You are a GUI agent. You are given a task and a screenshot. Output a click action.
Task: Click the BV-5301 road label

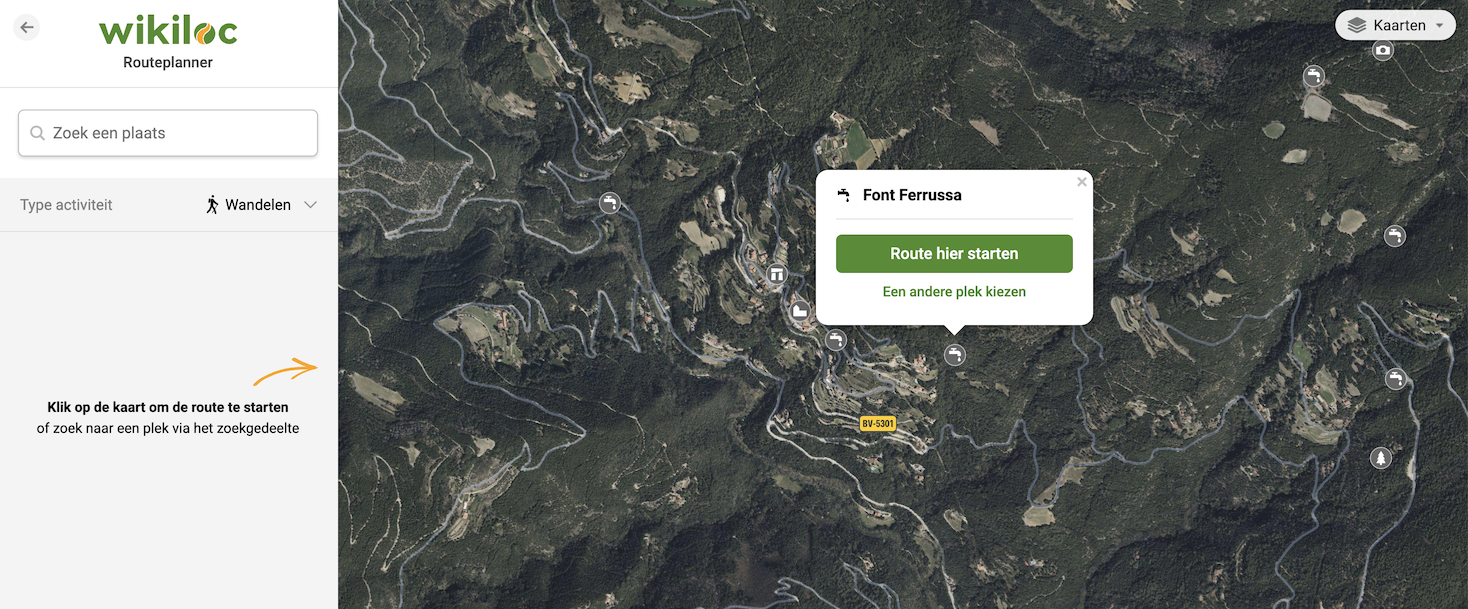pyautogui.click(x=877, y=424)
